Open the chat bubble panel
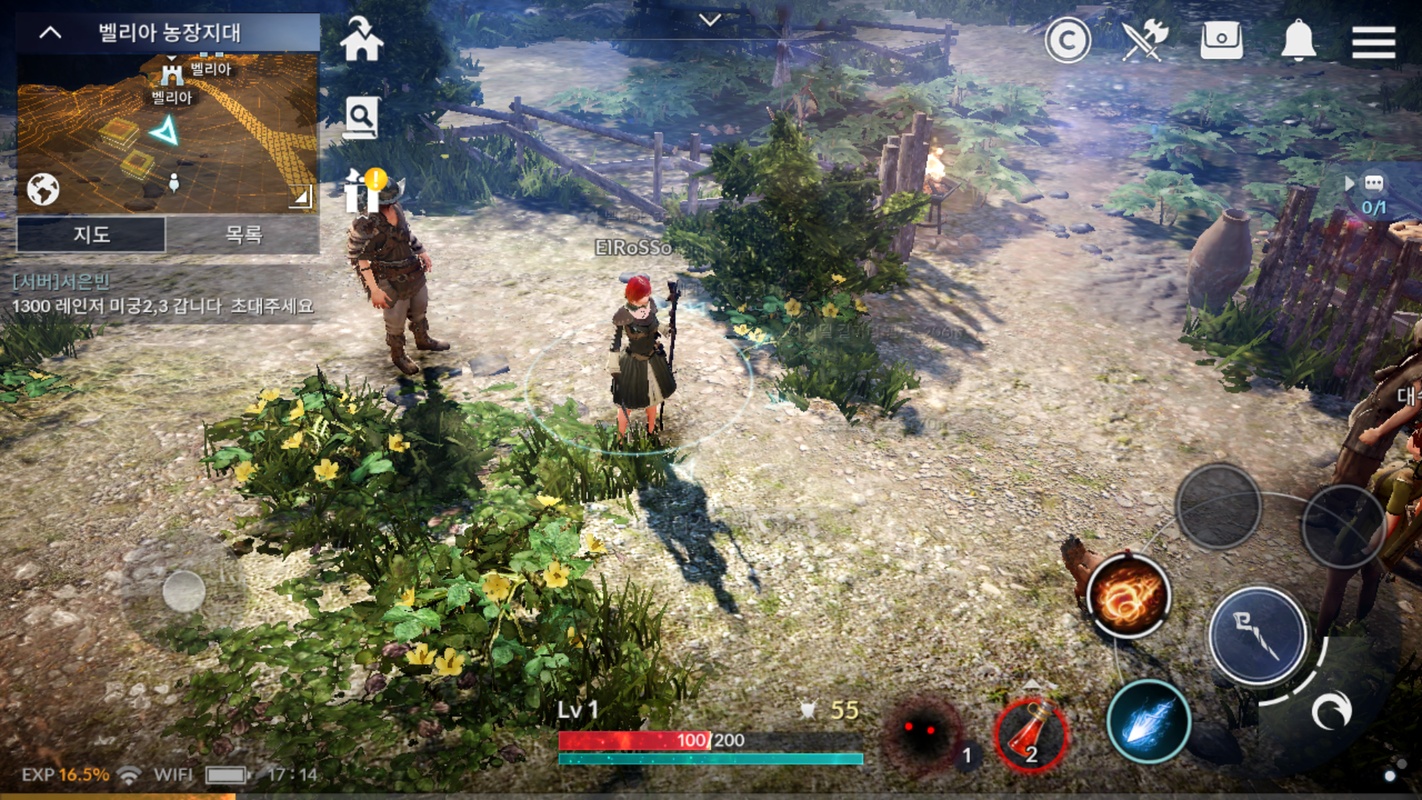 (1373, 184)
